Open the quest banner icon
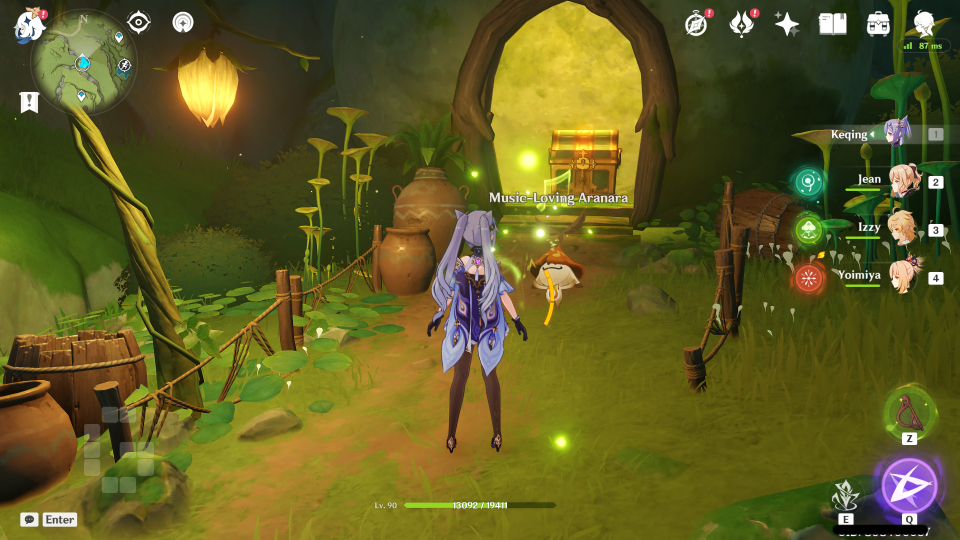Viewport: 960px width, 540px height. click(28, 101)
